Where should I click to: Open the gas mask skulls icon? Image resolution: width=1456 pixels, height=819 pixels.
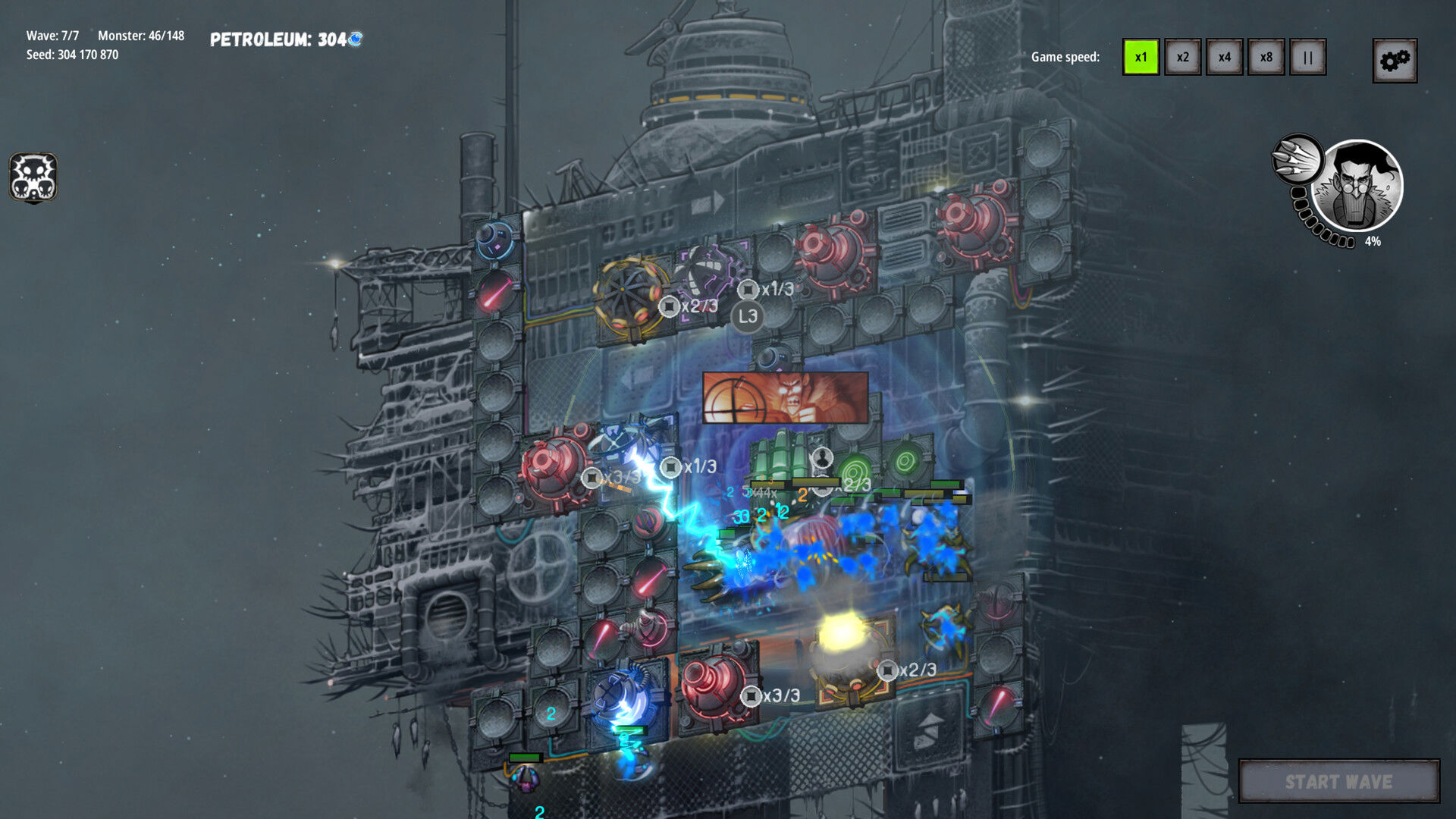click(x=33, y=177)
